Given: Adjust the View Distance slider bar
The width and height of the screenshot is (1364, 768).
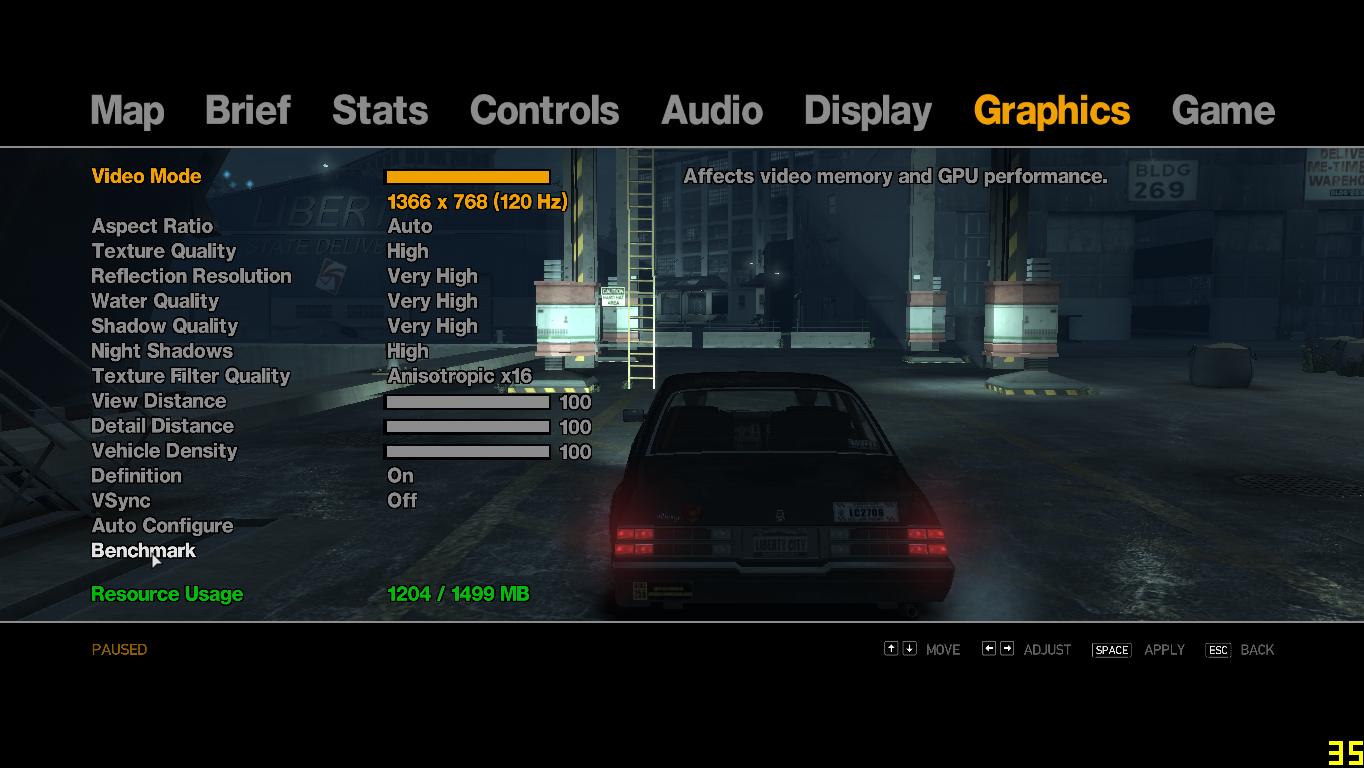Looking at the screenshot, I should (467, 402).
